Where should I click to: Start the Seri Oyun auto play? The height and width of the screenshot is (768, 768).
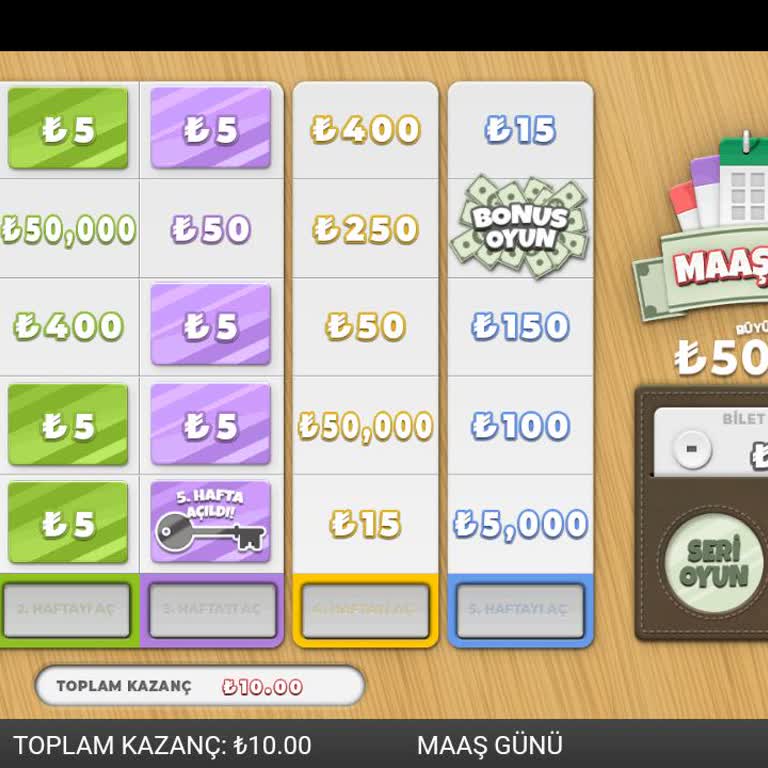714,561
